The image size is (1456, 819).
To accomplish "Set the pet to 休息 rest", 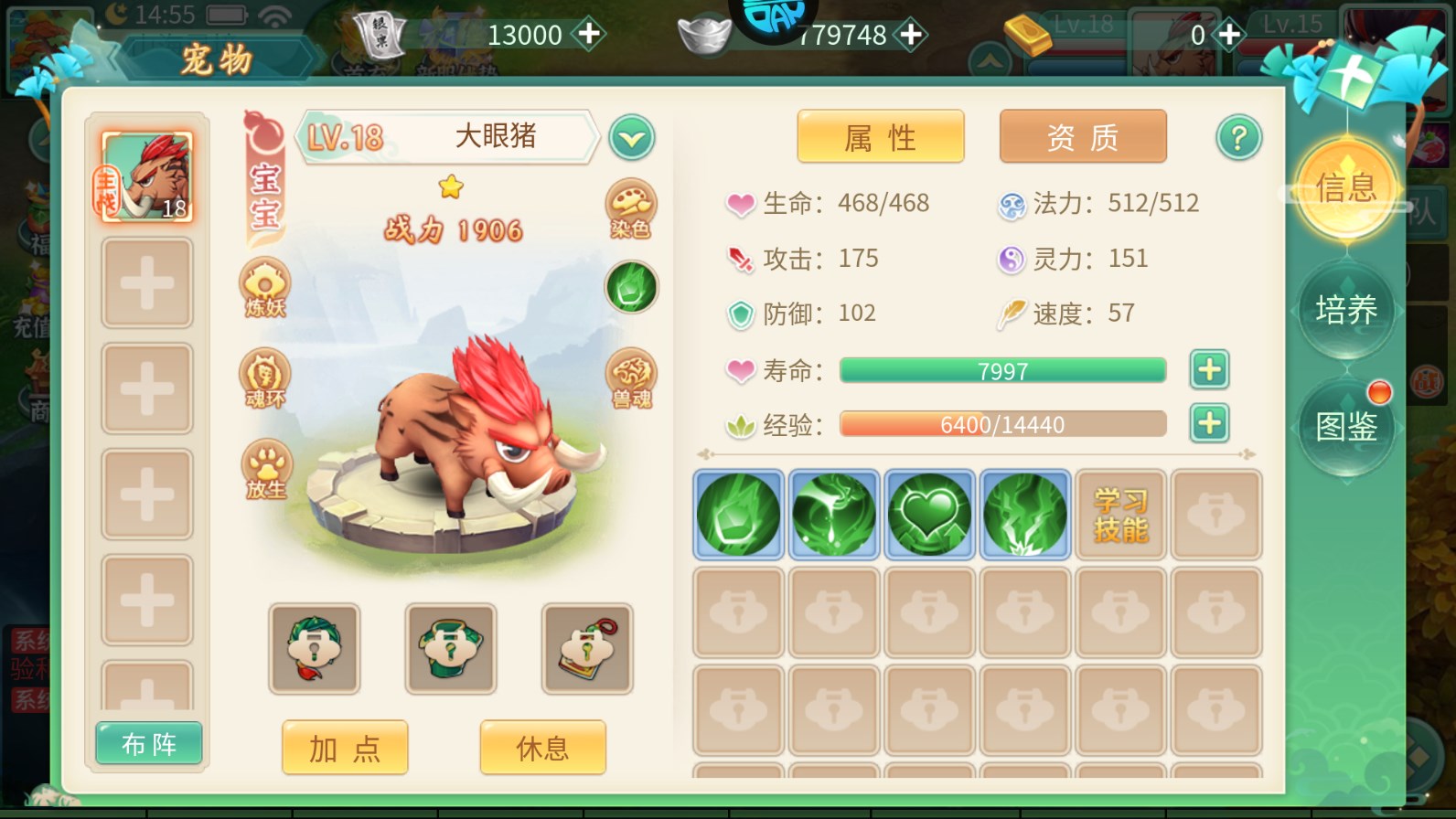I will point(542,748).
